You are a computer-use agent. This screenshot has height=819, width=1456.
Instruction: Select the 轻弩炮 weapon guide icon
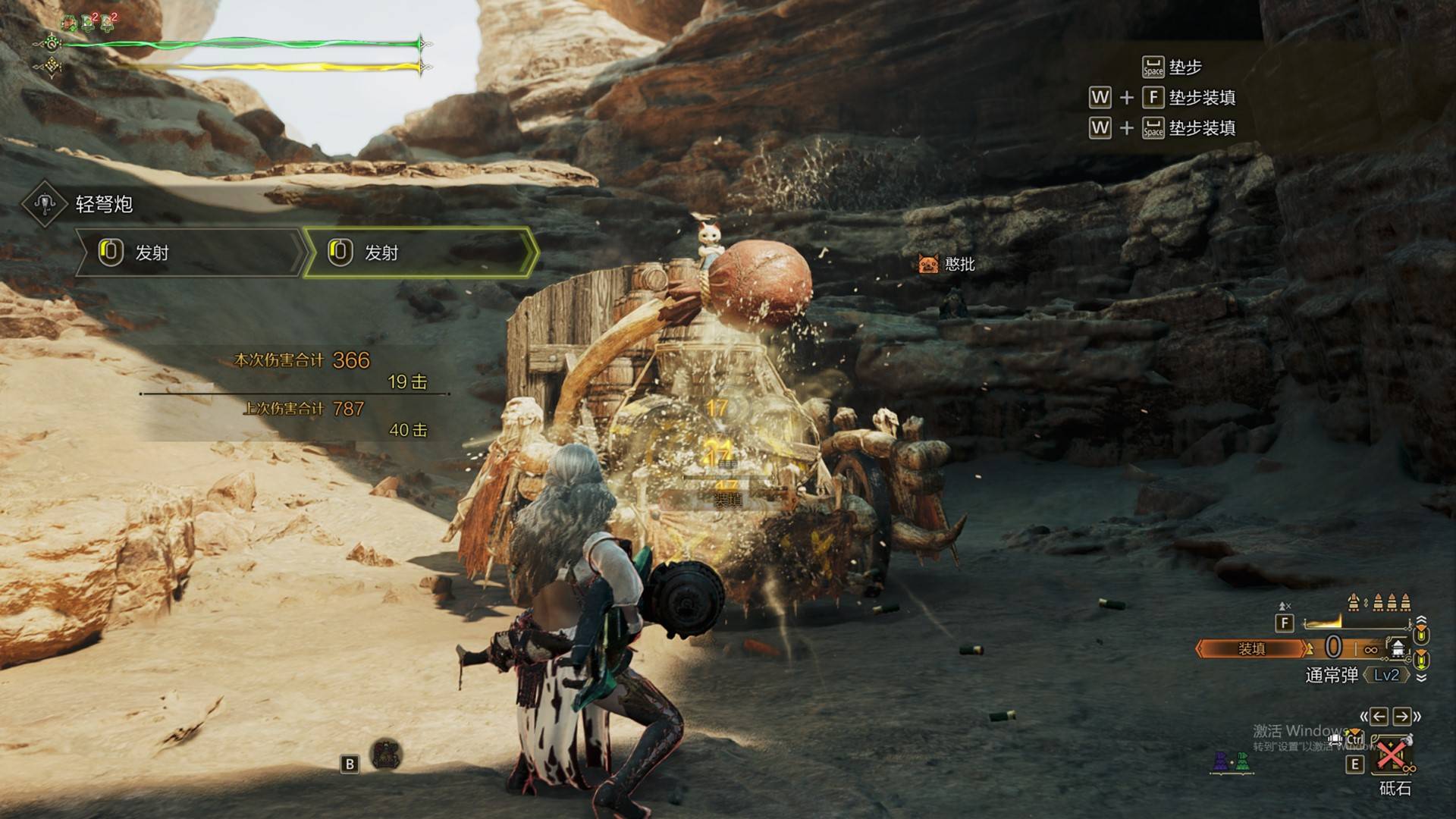point(45,203)
